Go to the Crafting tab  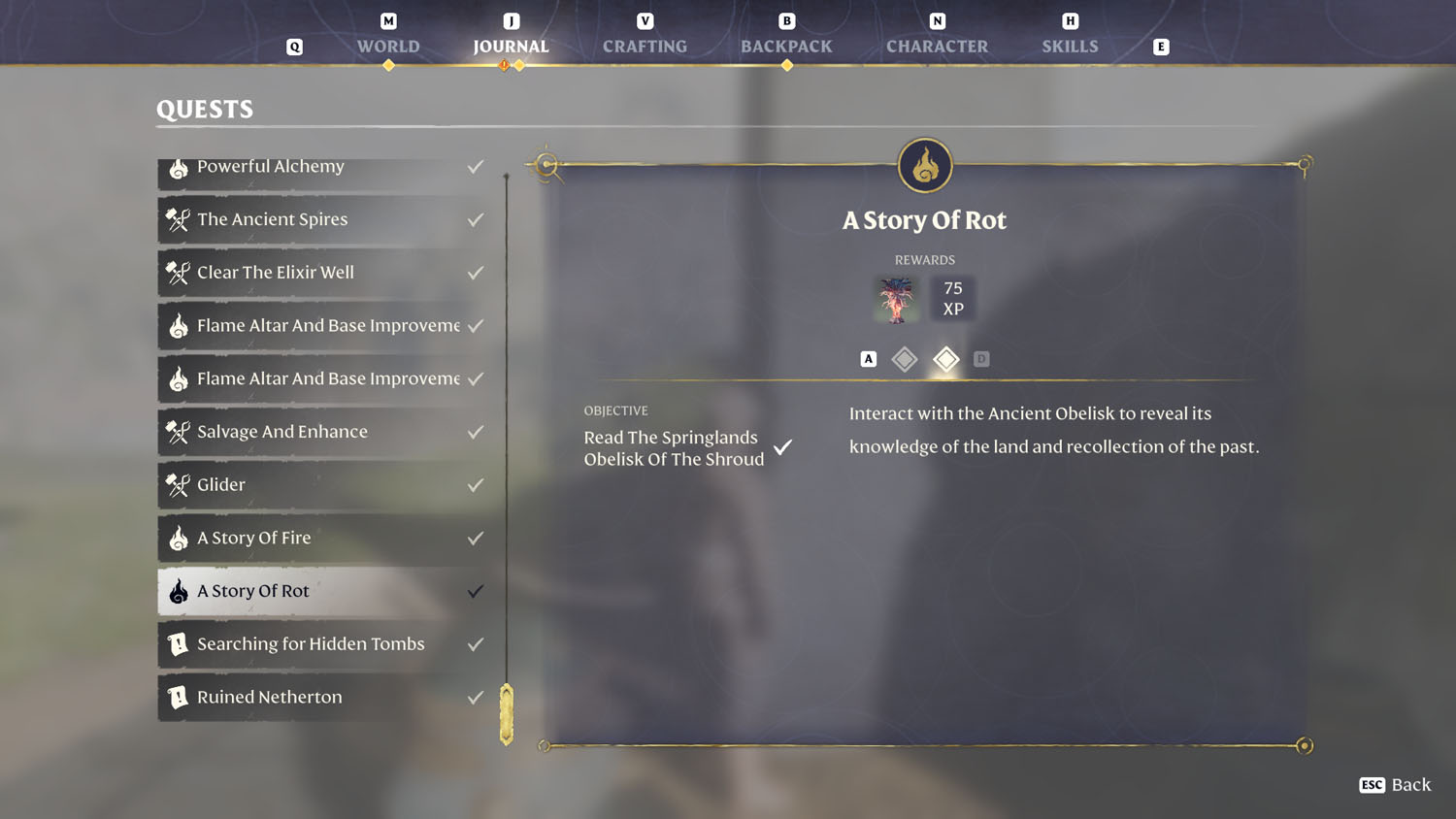pos(645,46)
